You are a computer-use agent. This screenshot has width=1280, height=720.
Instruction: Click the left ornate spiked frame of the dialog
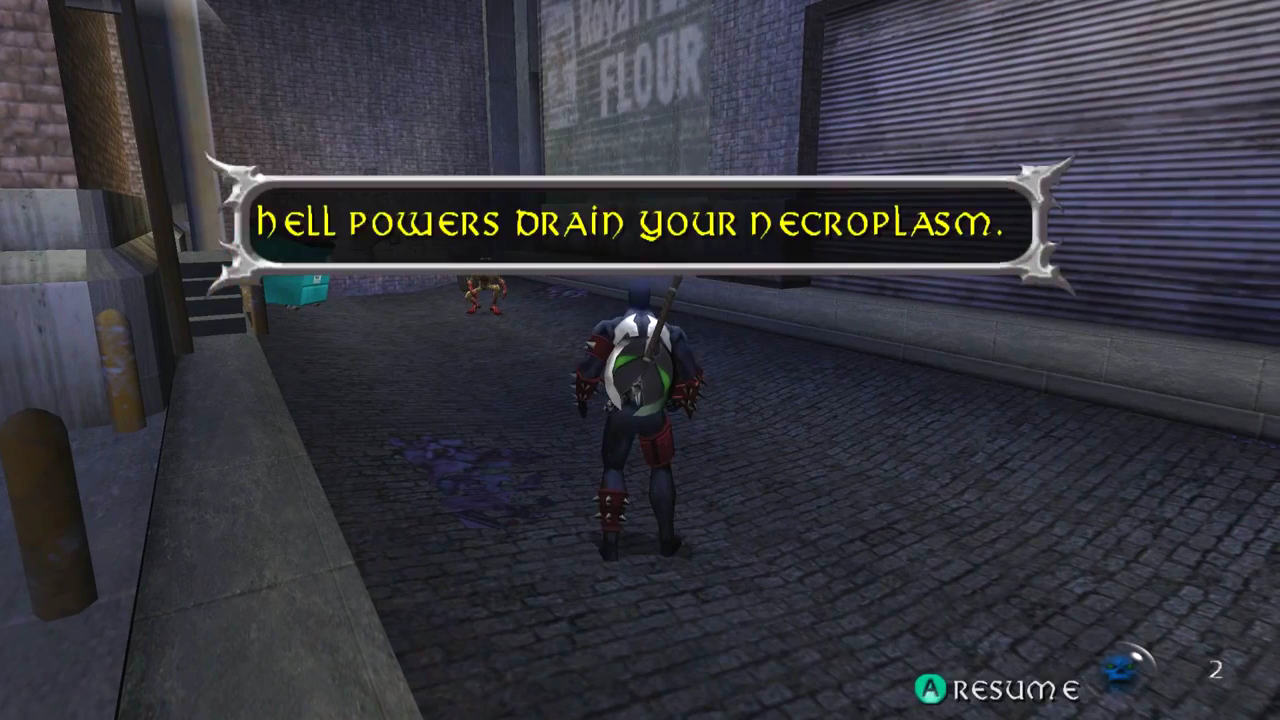tap(237, 222)
